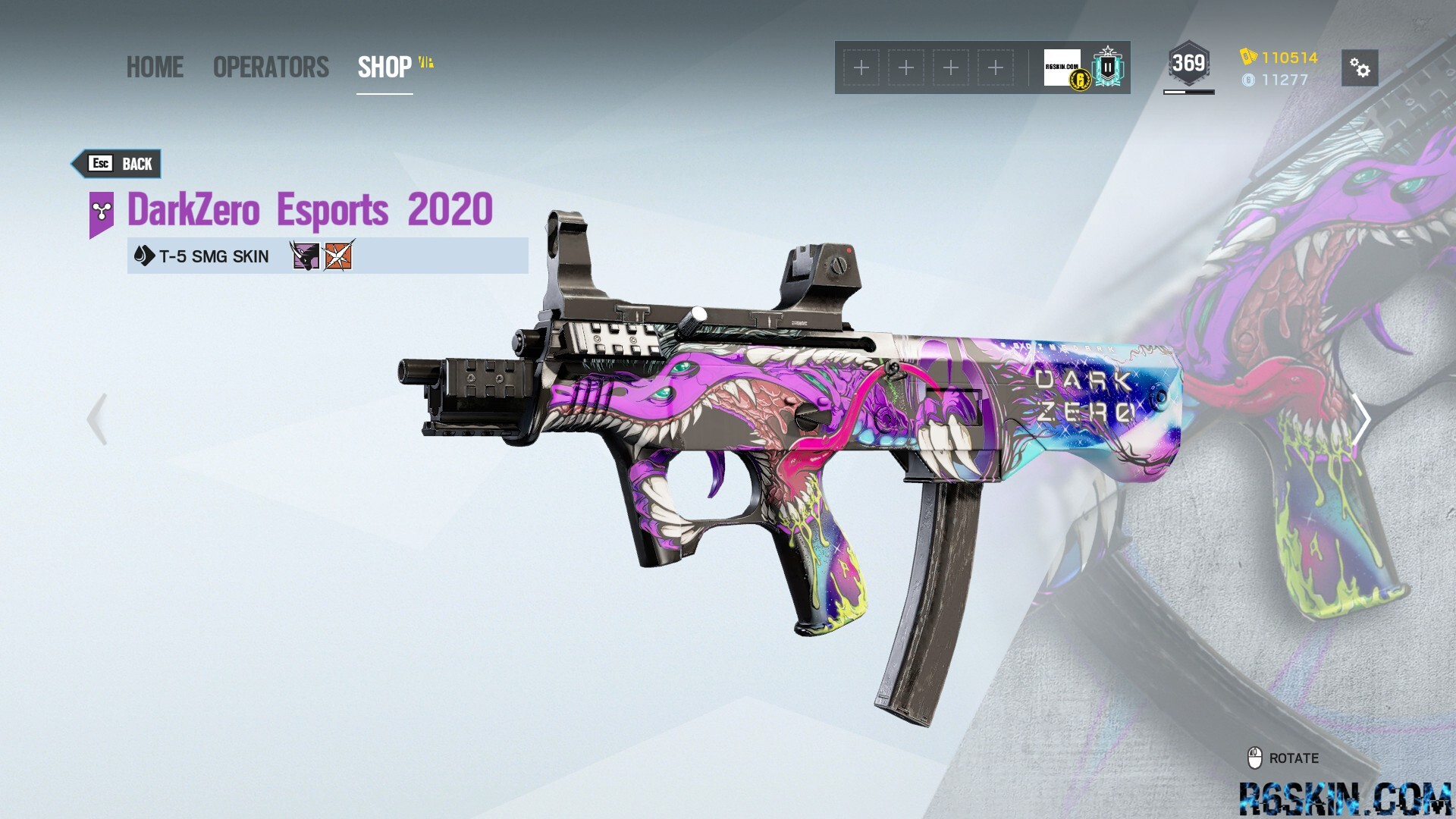Open the R6SKIN.COM player avatar

(1062, 67)
